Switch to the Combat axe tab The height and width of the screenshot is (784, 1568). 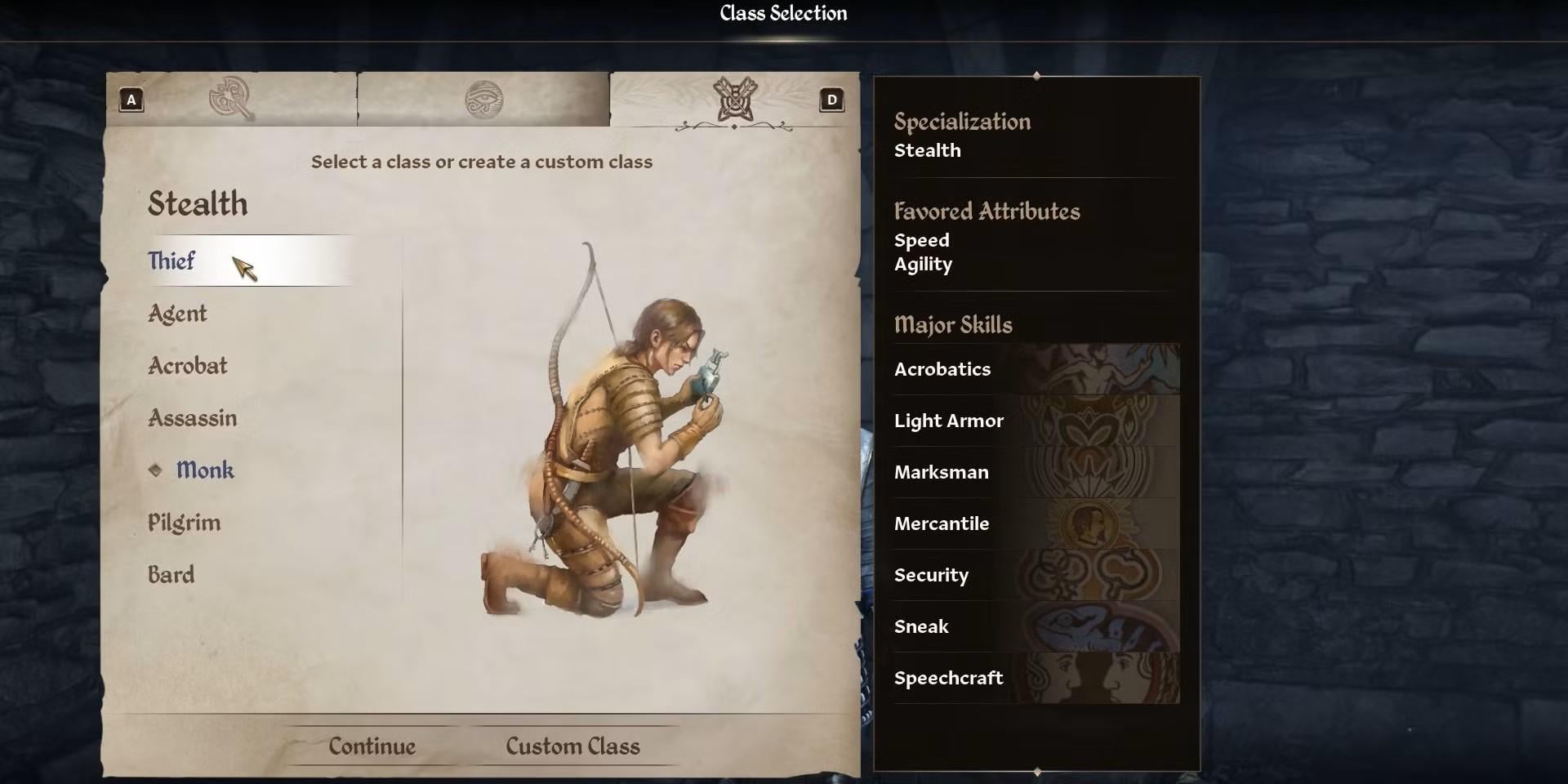pos(232,100)
